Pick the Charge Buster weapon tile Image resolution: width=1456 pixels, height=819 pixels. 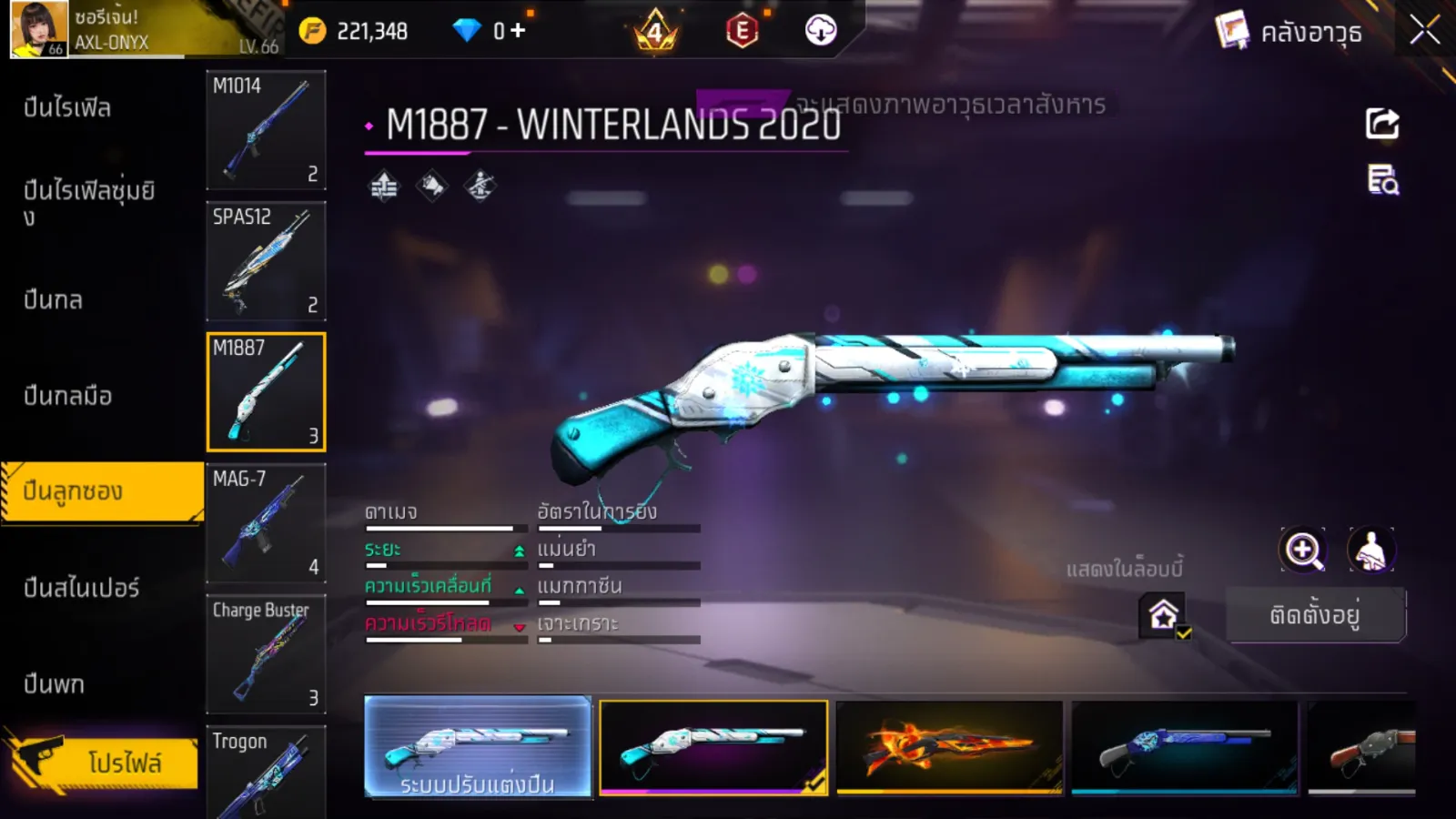click(x=266, y=654)
